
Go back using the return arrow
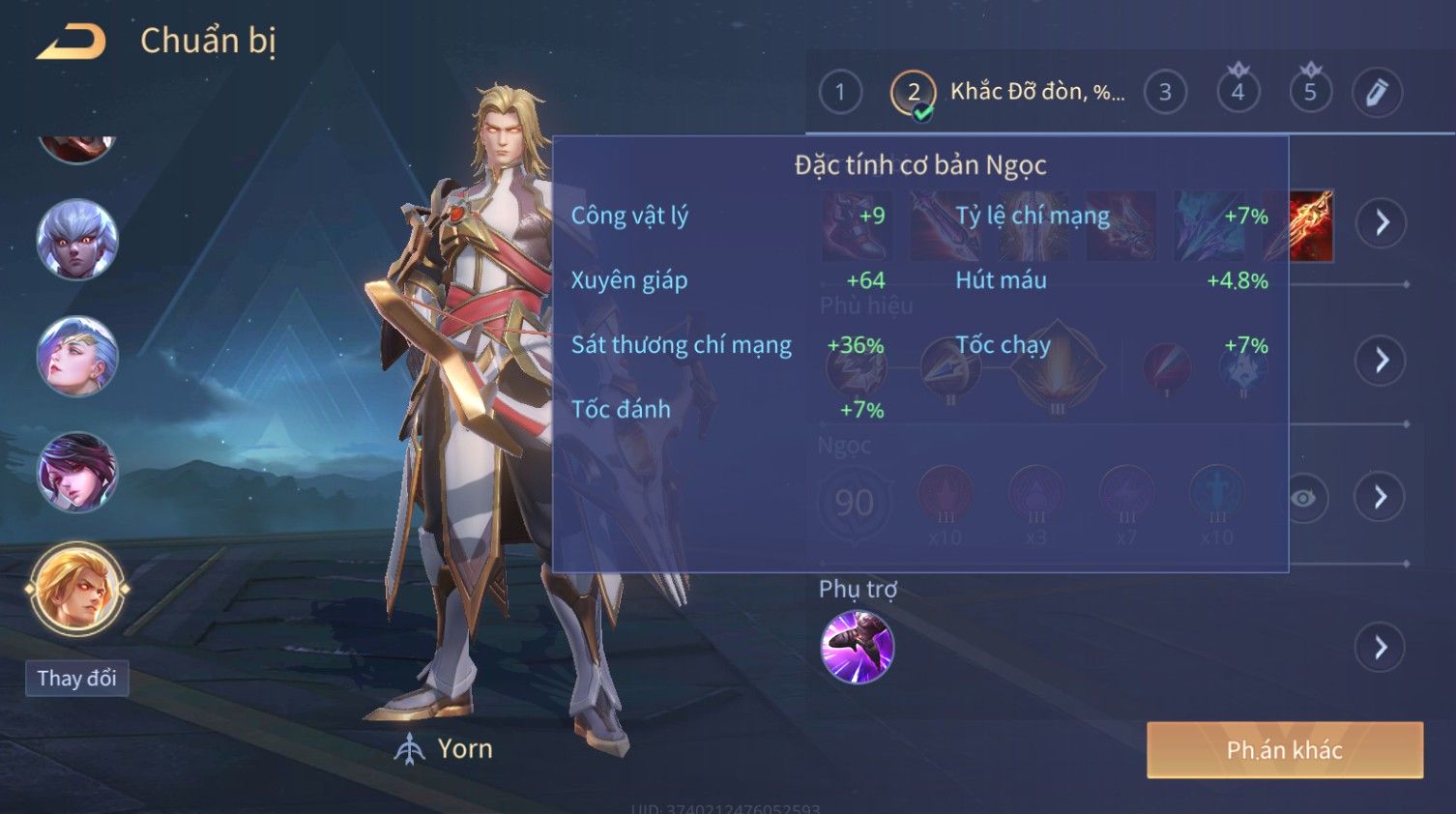(x=71, y=42)
